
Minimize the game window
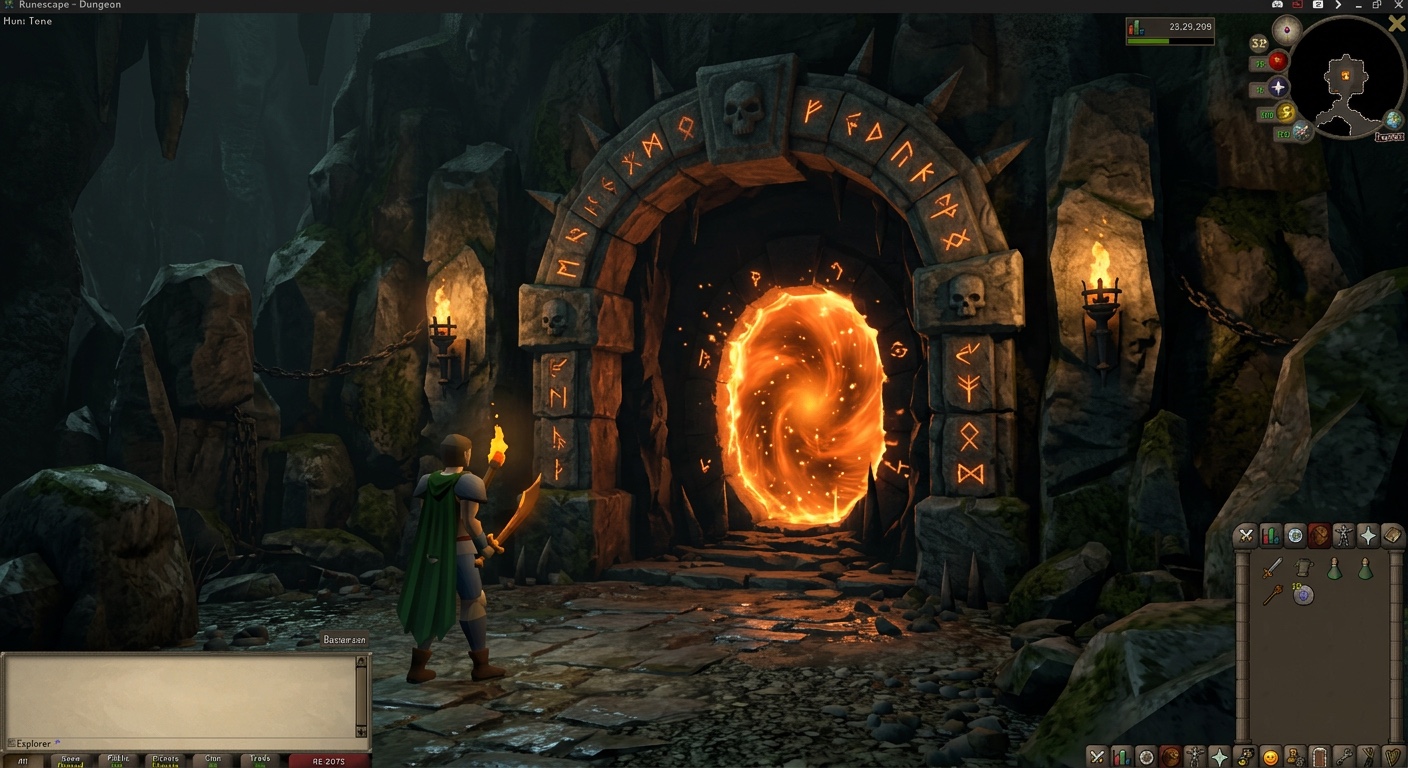click(x=1358, y=5)
